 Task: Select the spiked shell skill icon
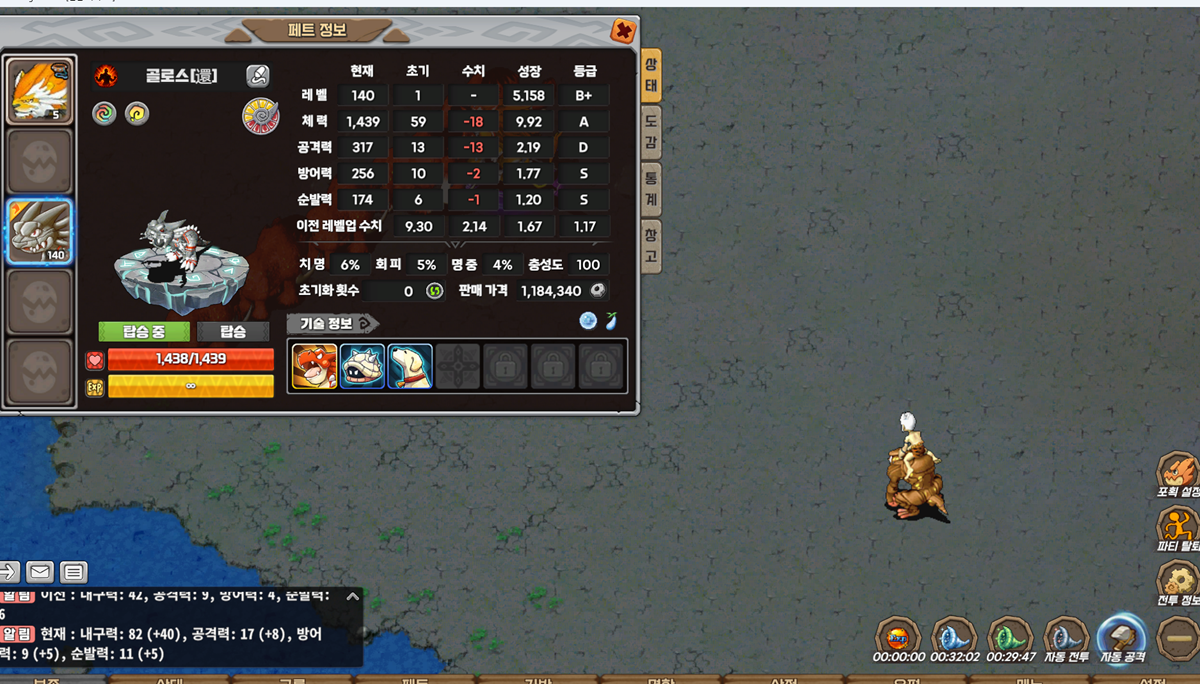362,366
